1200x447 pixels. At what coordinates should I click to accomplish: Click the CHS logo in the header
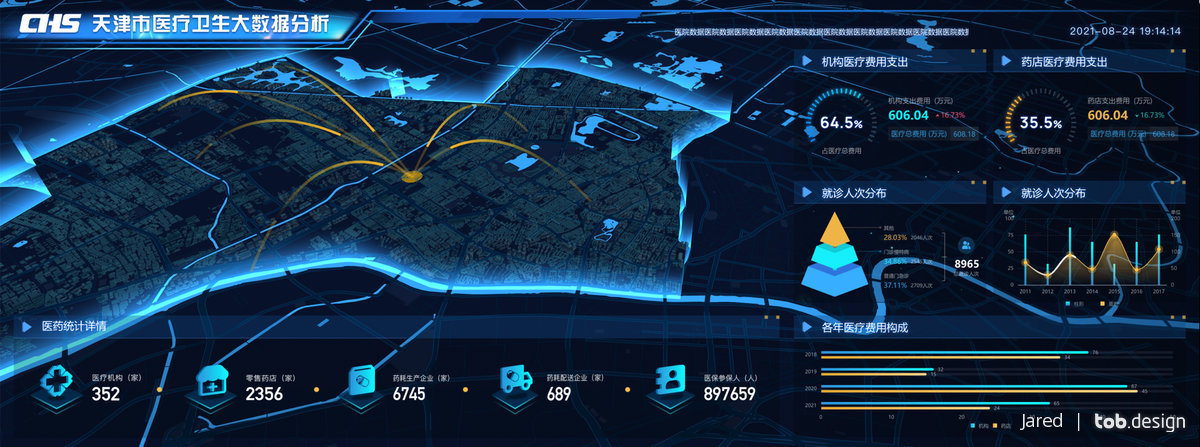(x=53, y=26)
